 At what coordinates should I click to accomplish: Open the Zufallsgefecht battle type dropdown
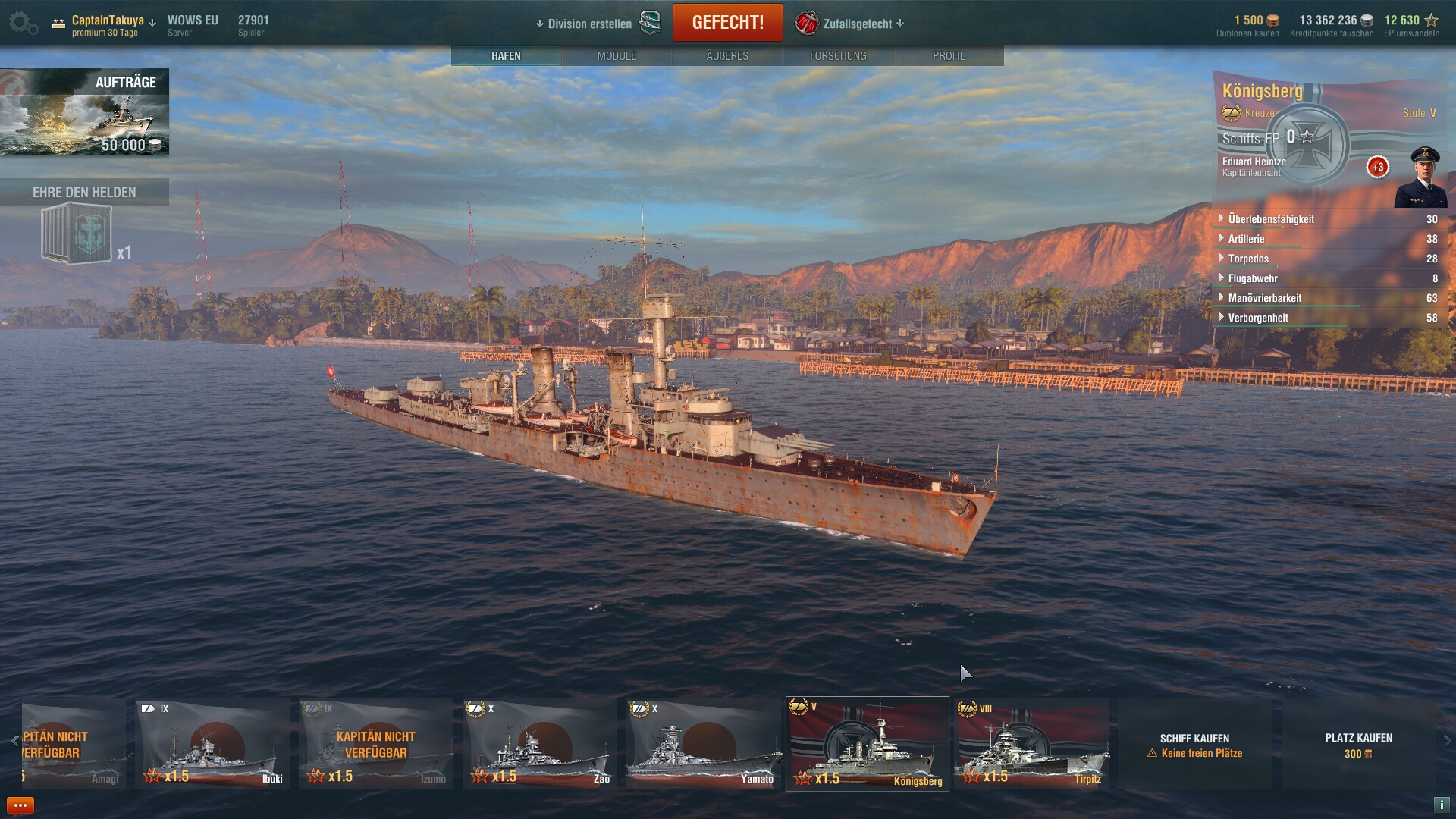(x=857, y=24)
